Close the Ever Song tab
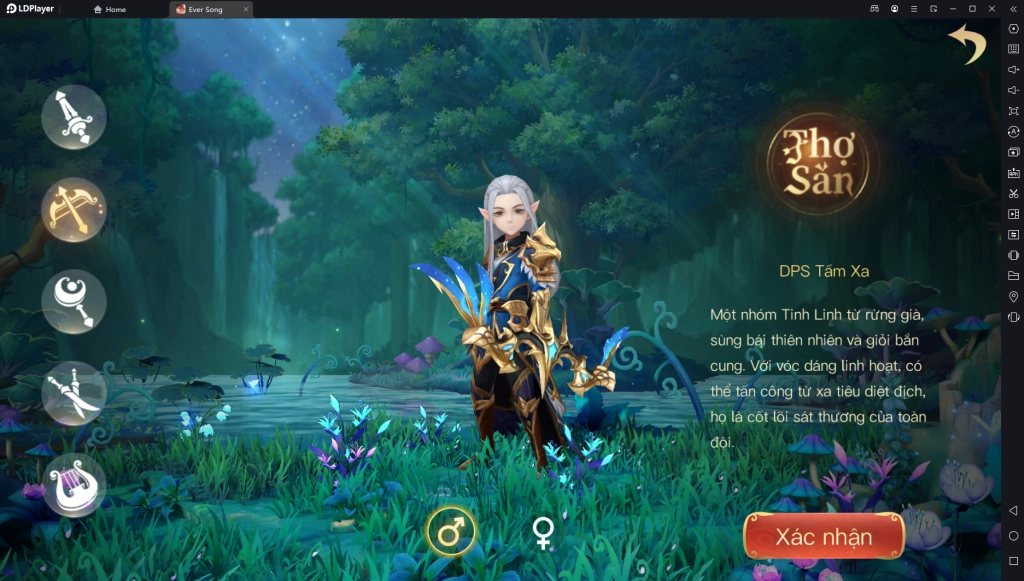Screen dimensions: 1024x581 point(245,9)
